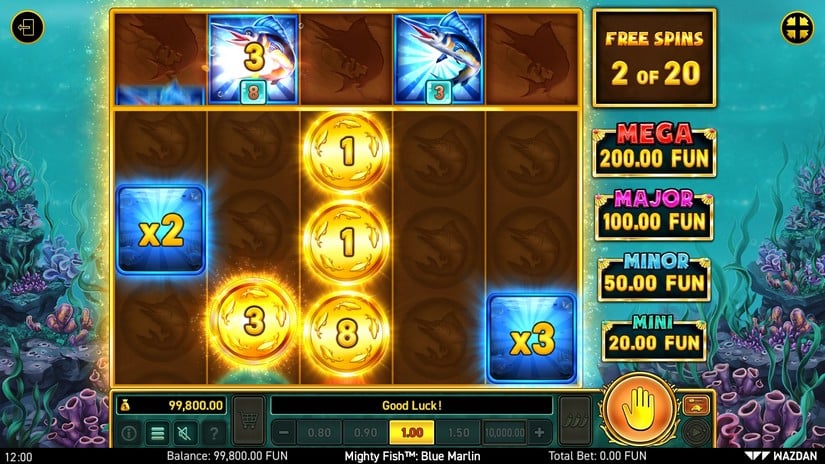The height and width of the screenshot is (464, 825).
Task: Toggle the muted sound speaker icon
Action: click(x=185, y=433)
